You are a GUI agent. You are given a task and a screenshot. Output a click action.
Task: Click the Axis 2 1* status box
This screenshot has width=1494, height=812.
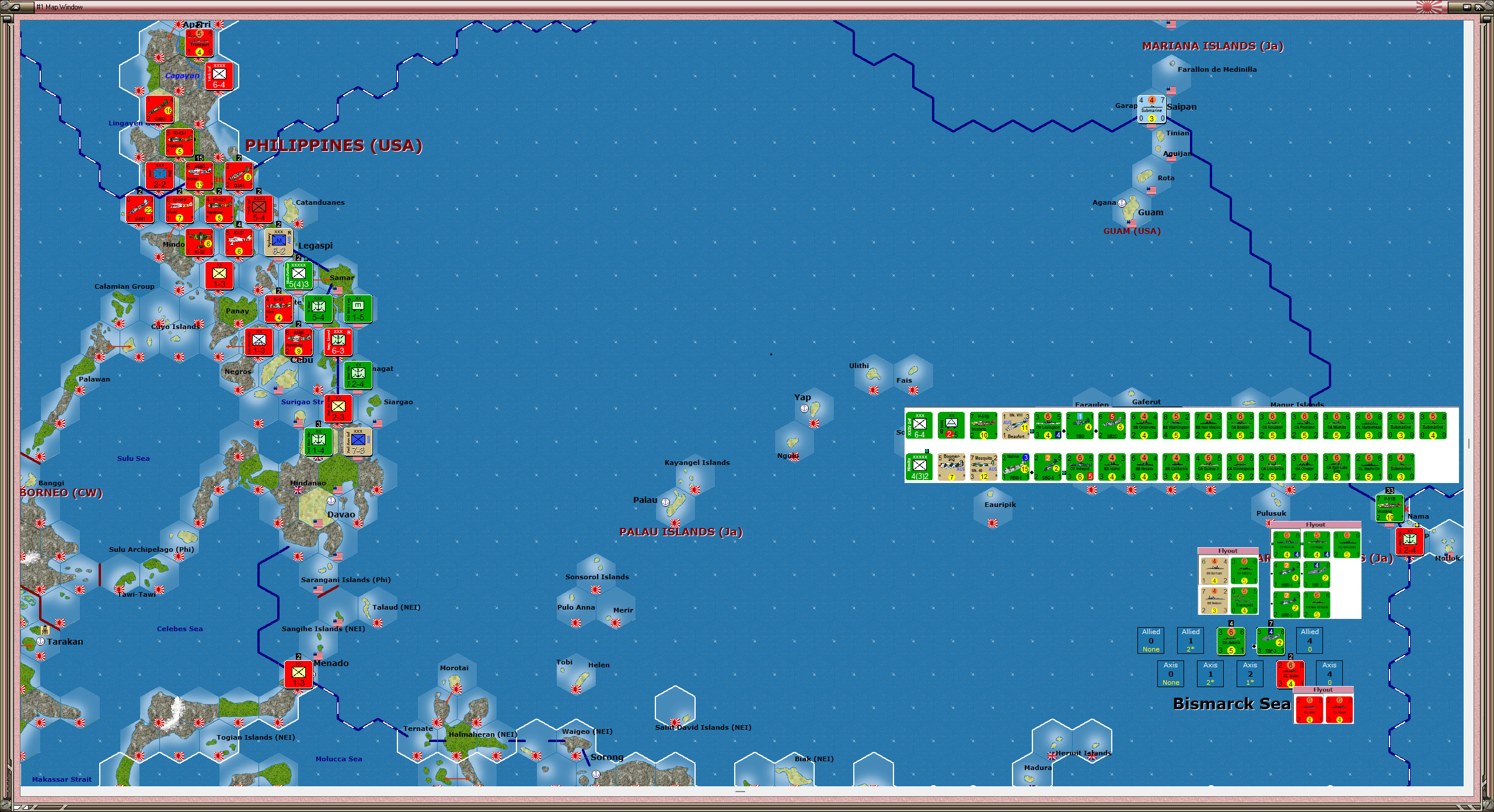point(1250,674)
